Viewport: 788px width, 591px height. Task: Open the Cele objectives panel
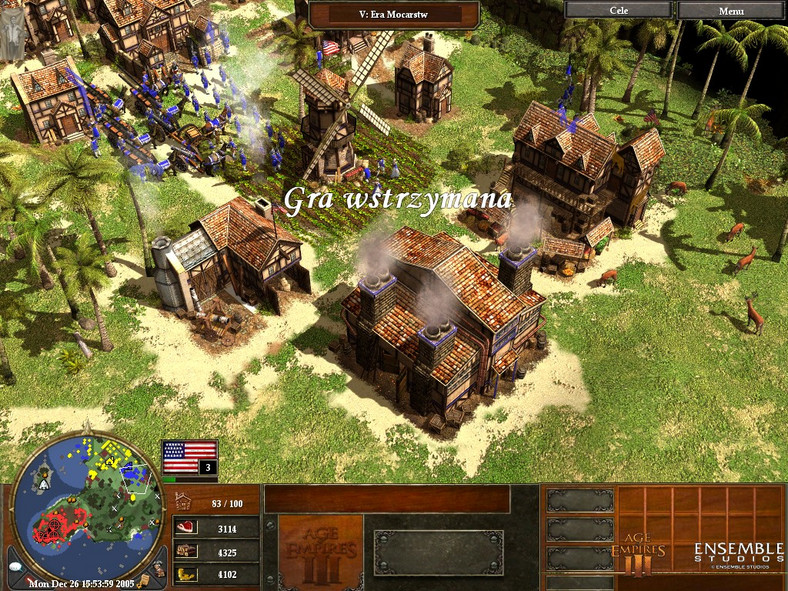point(618,10)
